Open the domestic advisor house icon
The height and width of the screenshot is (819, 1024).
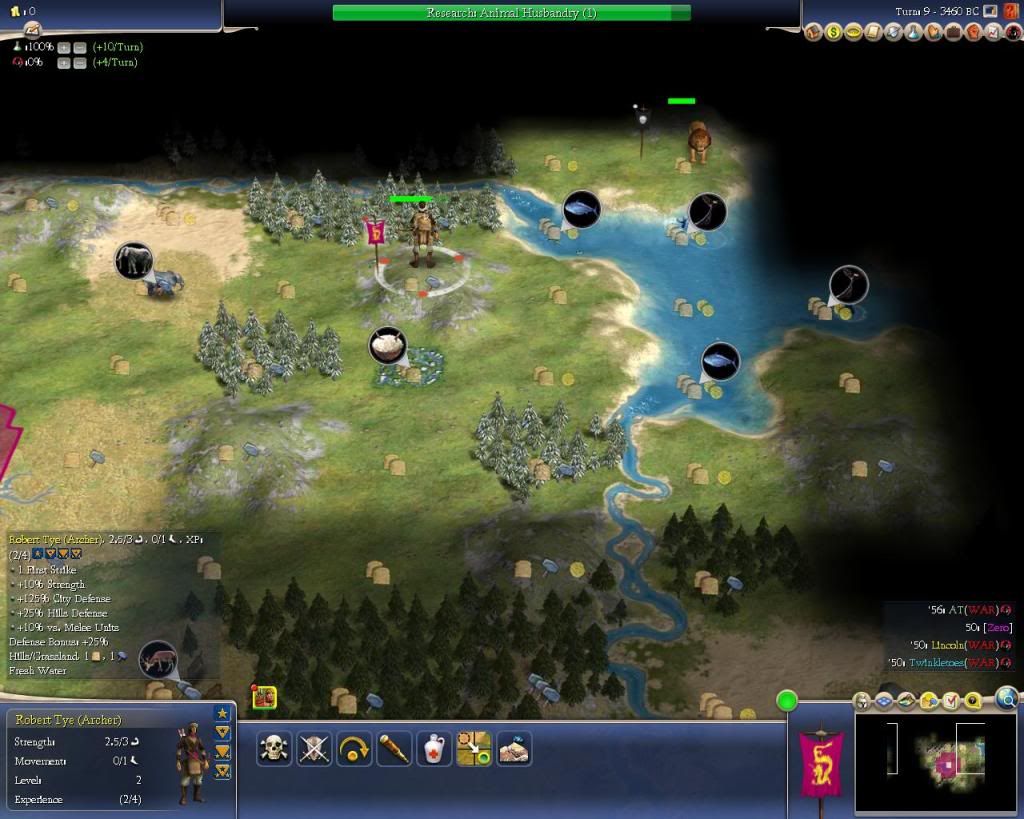pyautogui.click(x=814, y=33)
